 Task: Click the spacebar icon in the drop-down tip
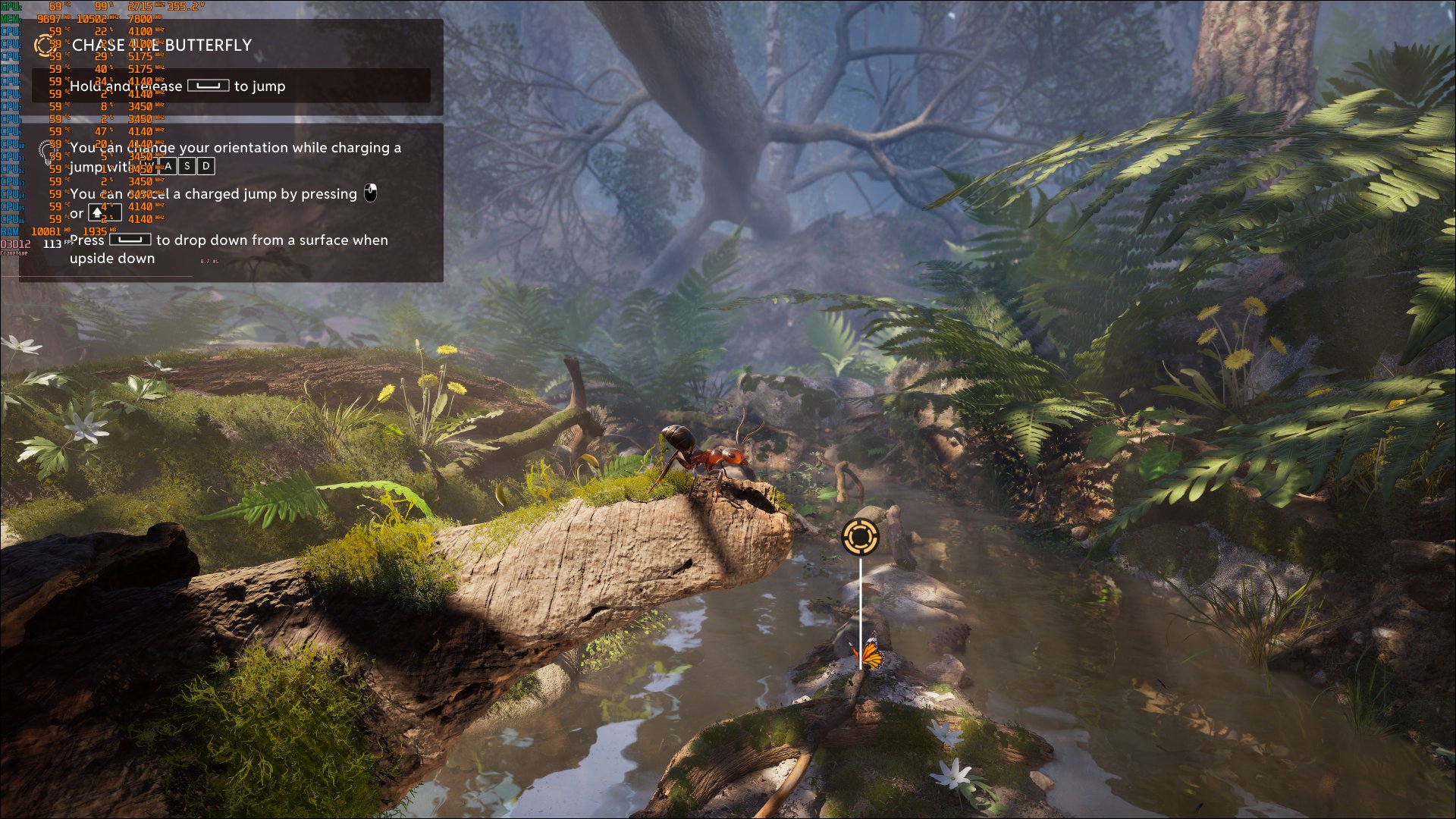(130, 240)
